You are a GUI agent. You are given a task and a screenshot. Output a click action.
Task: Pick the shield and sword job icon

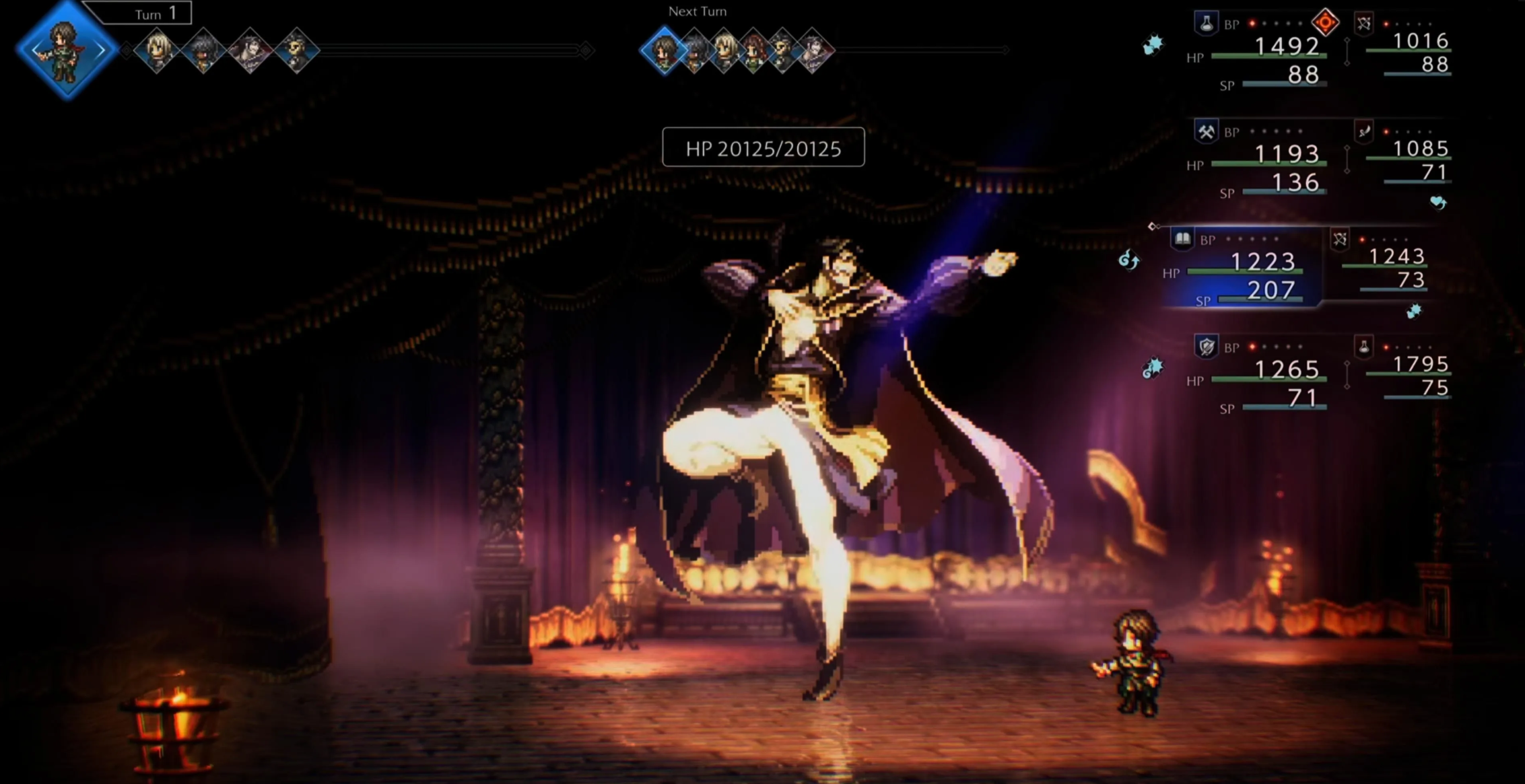[x=1206, y=347]
